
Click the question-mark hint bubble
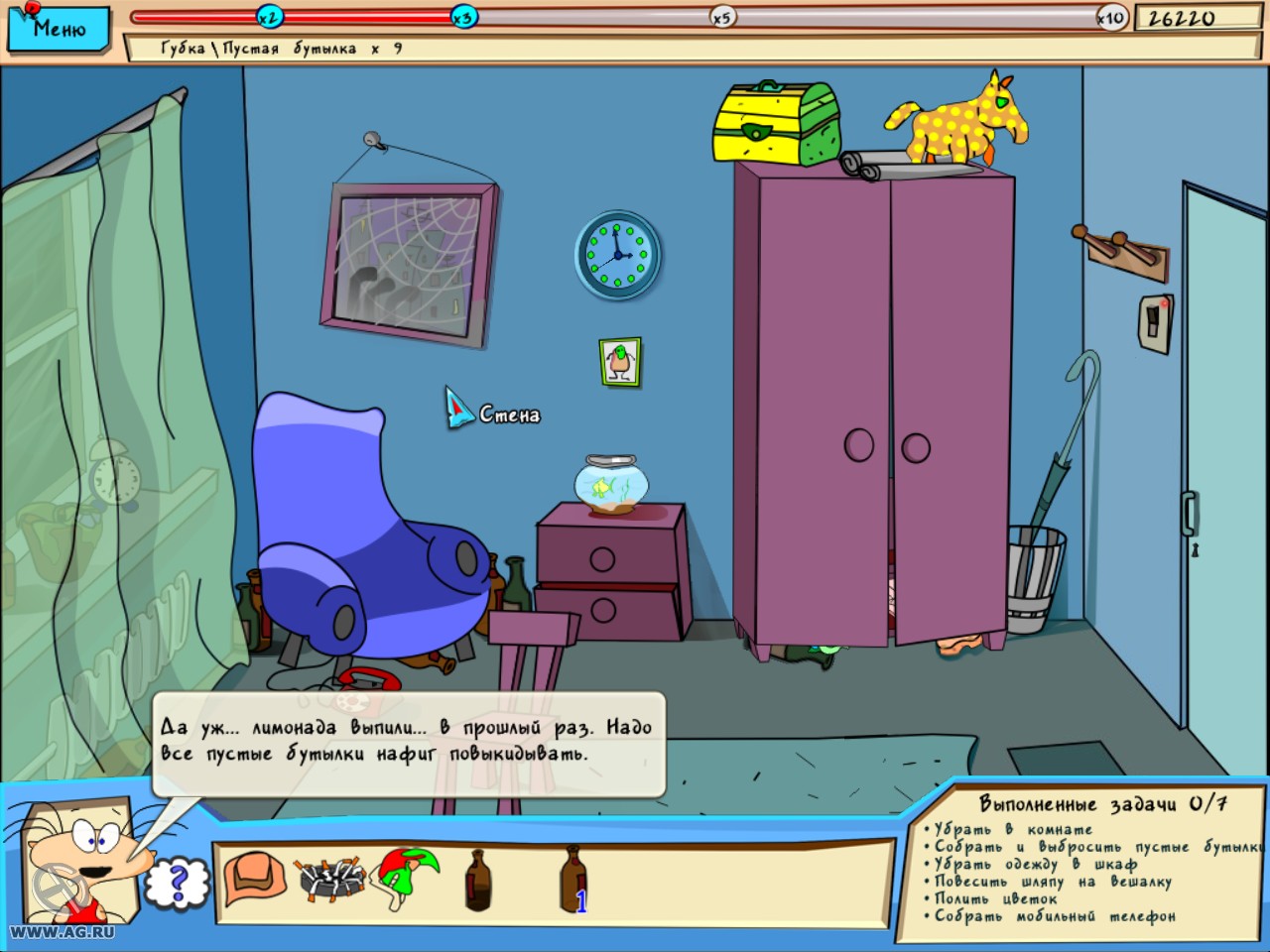click(x=177, y=879)
